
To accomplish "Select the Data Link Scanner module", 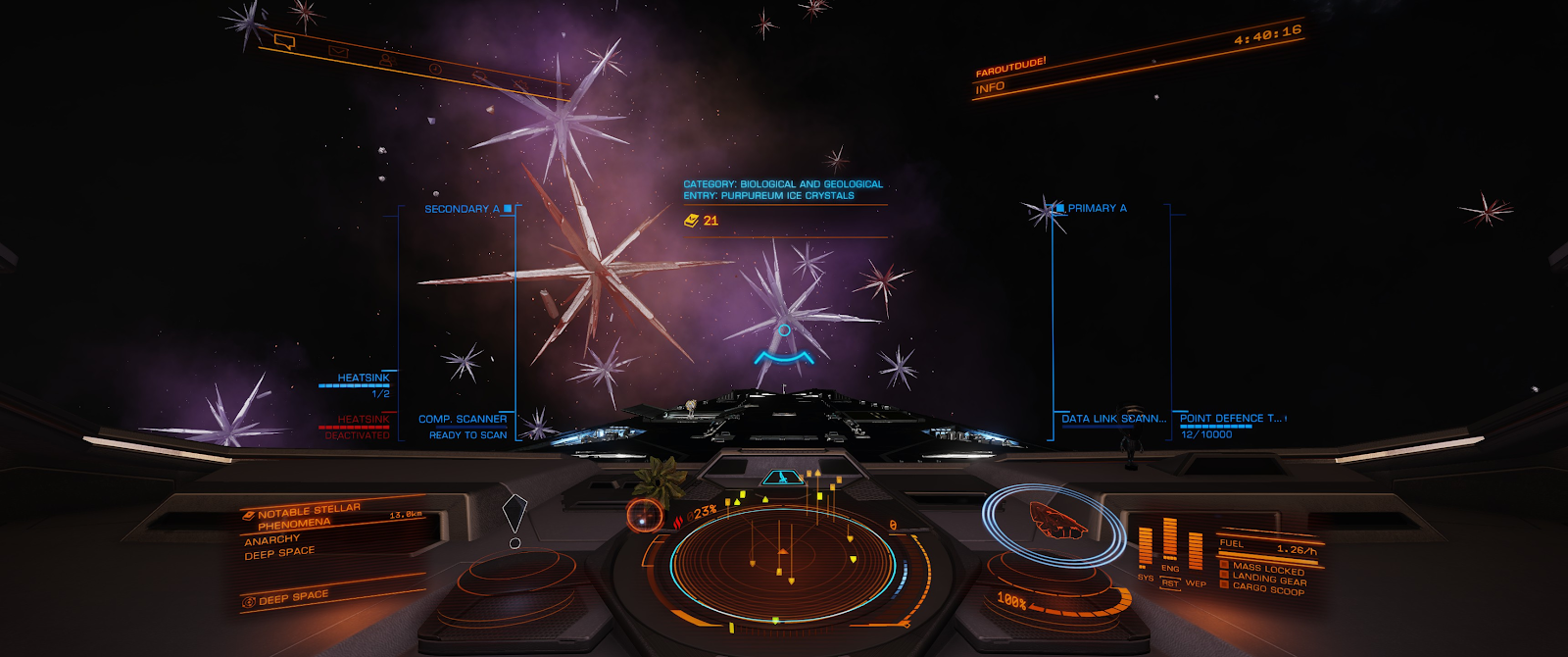I will tap(1113, 419).
